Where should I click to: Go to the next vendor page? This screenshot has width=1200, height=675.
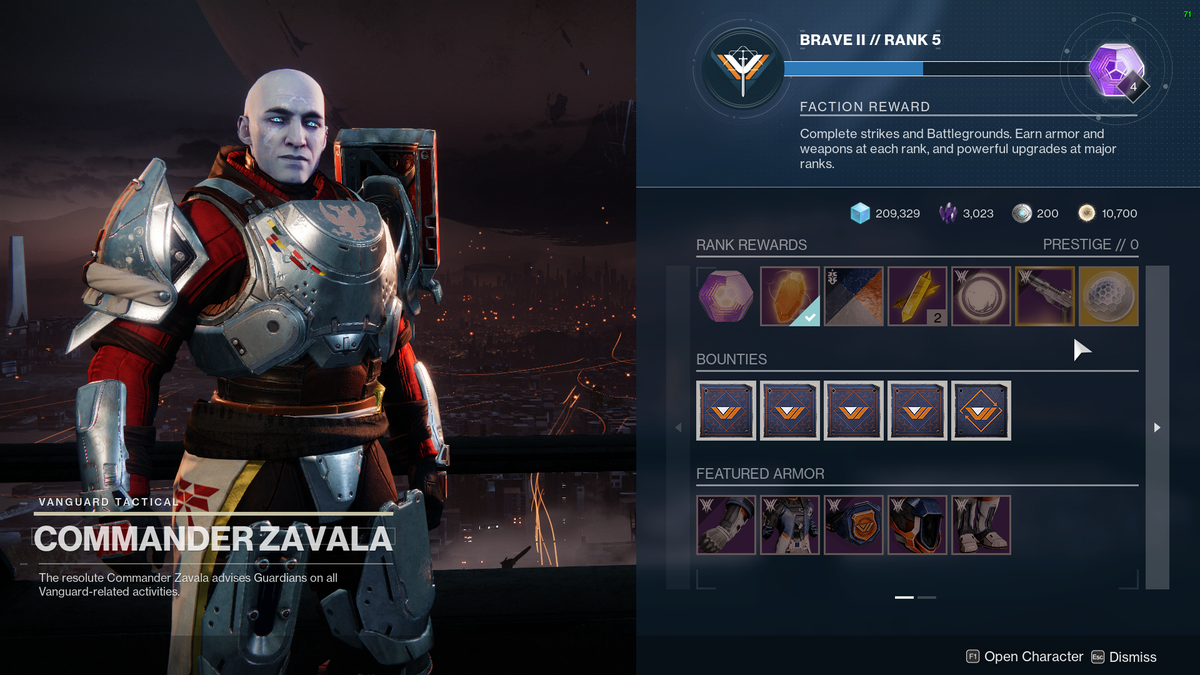click(x=1157, y=427)
